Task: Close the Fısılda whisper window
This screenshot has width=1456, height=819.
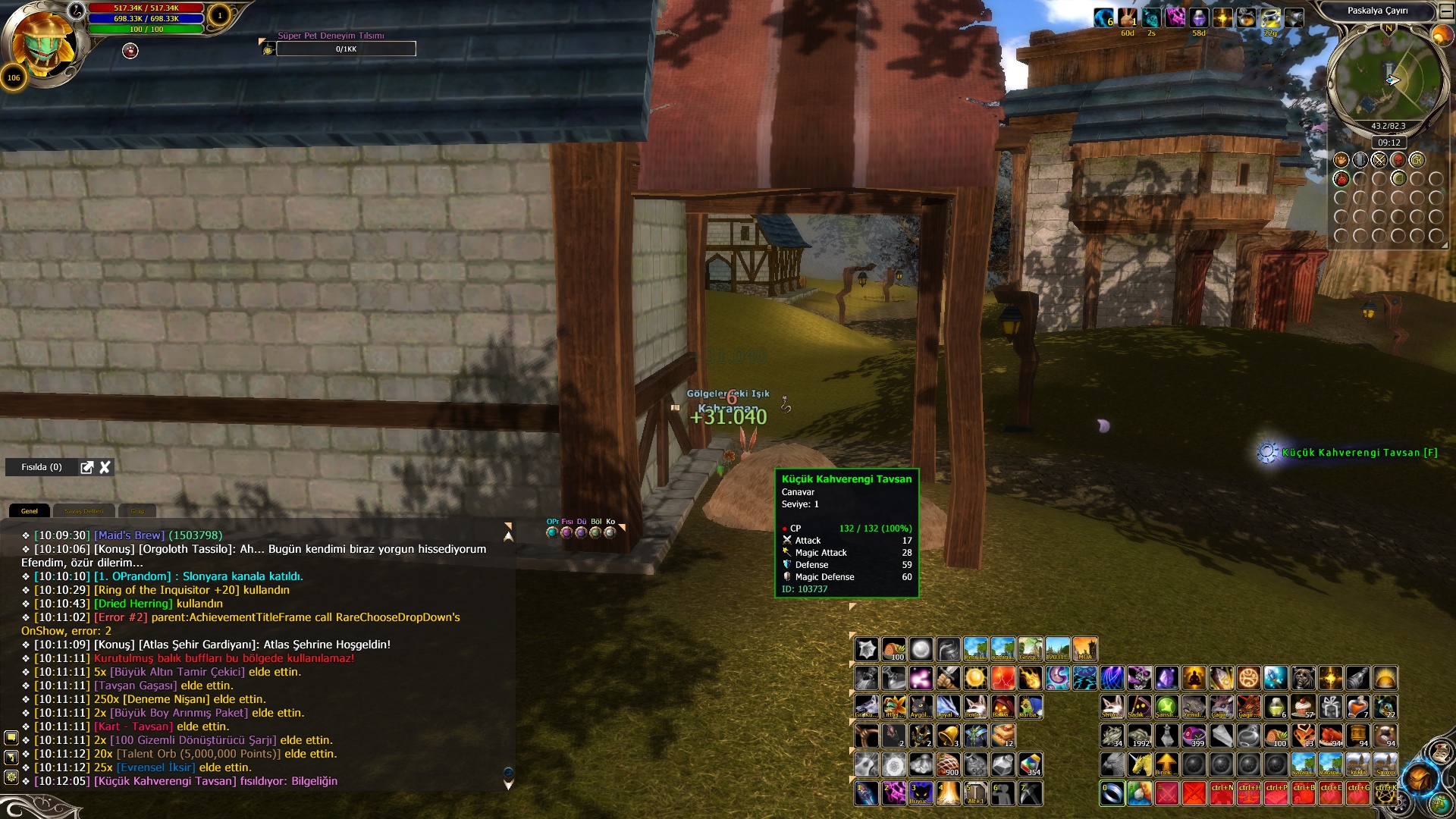Action: [x=105, y=467]
